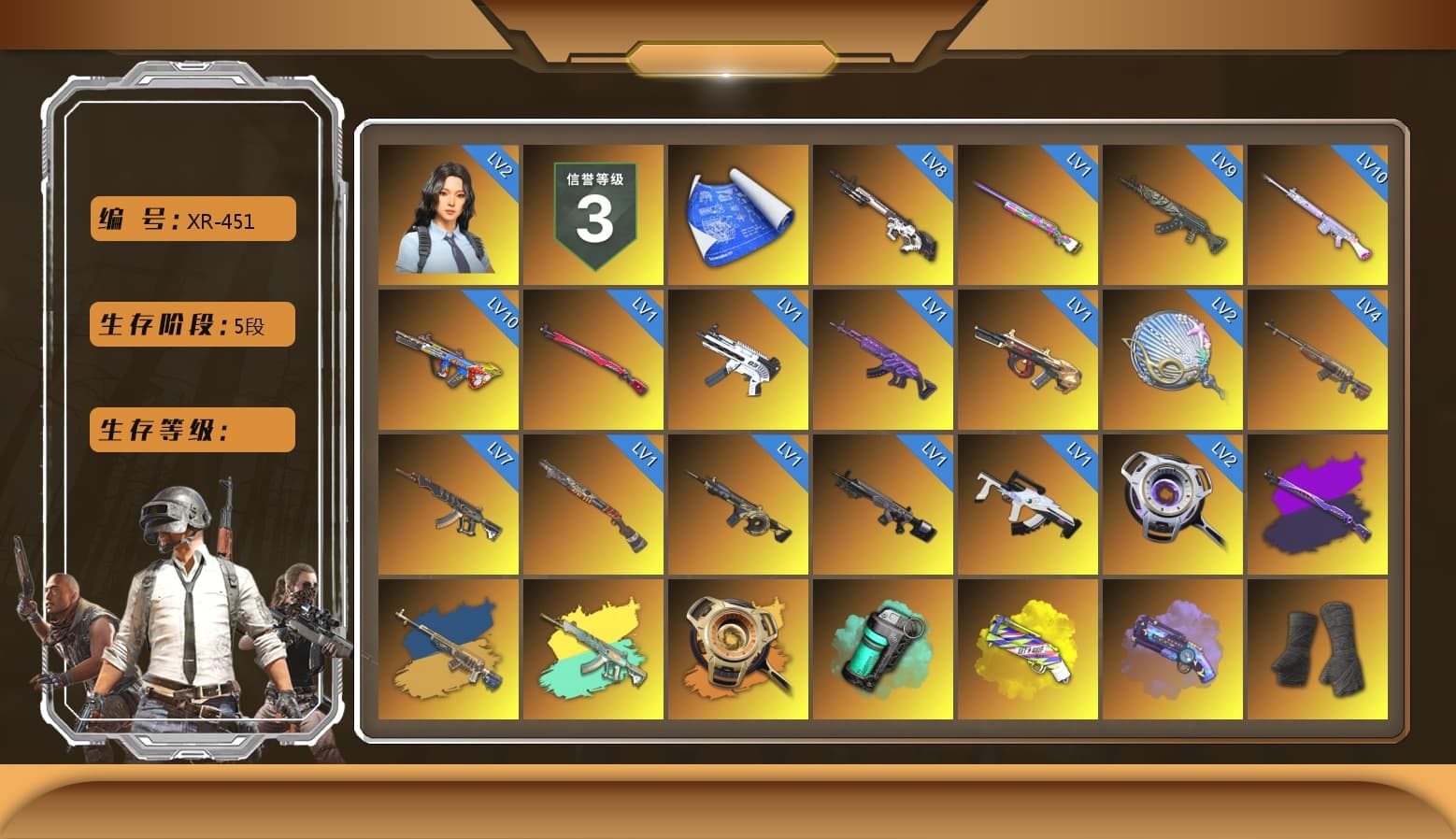Open the purple starry pistol skin
The height and width of the screenshot is (839, 1456).
coord(1173,649)
